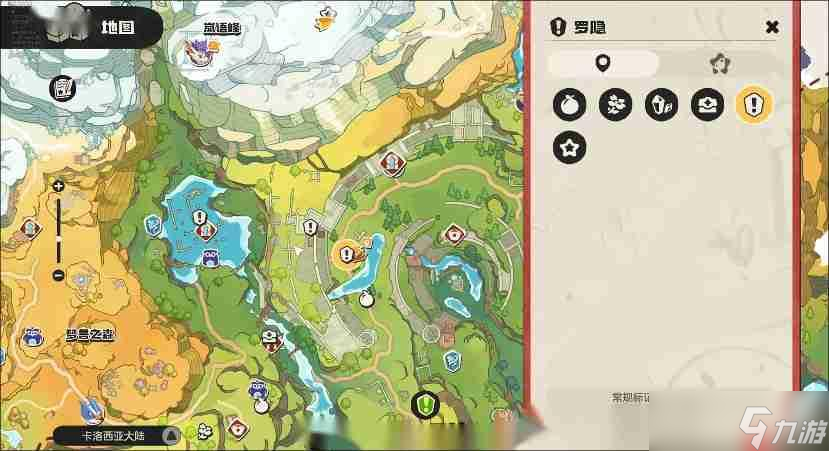Select the fruit marker filter

coord(570,104)
